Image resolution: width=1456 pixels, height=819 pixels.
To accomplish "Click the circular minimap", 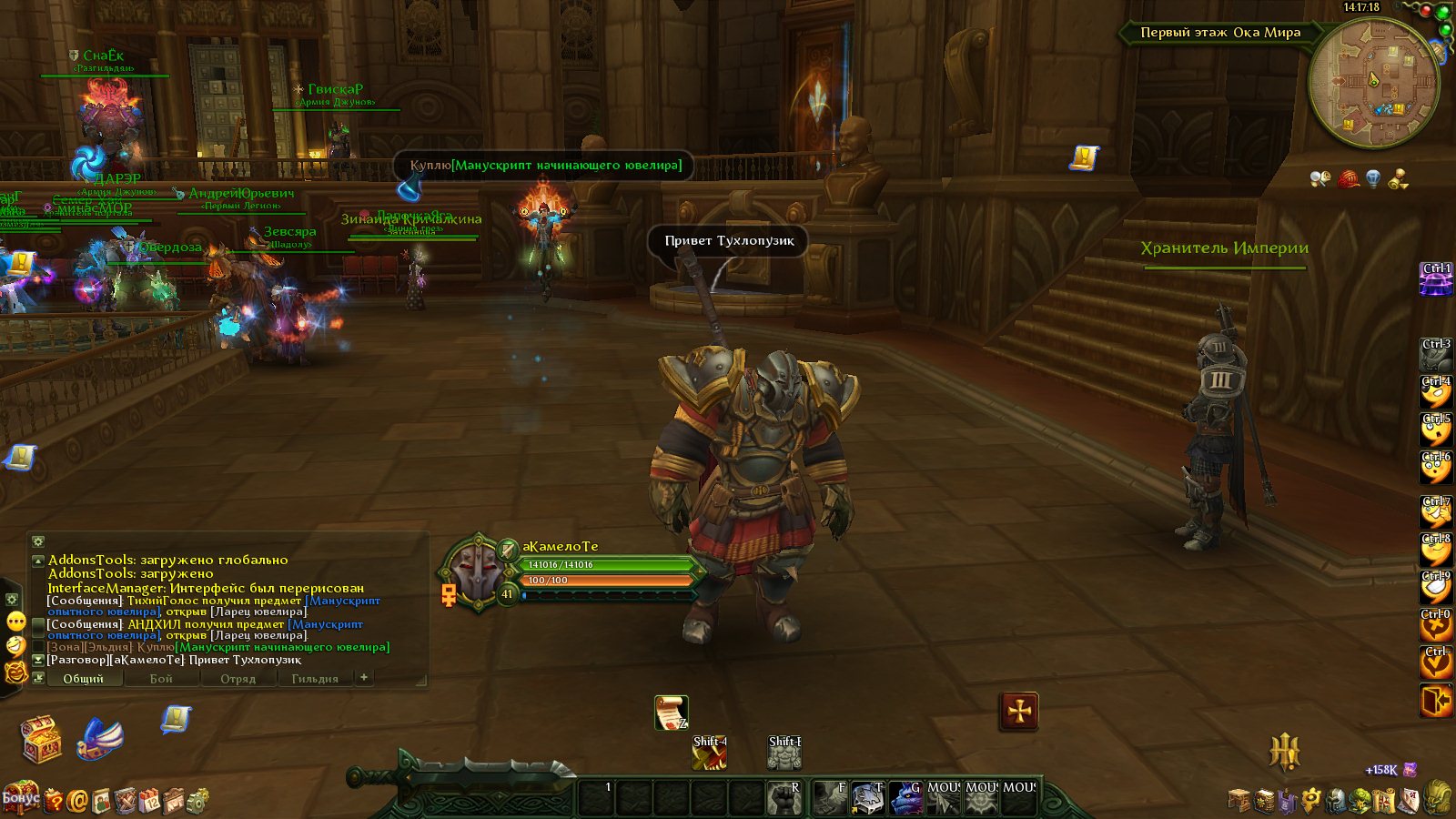I will [x=1373, y=83].
